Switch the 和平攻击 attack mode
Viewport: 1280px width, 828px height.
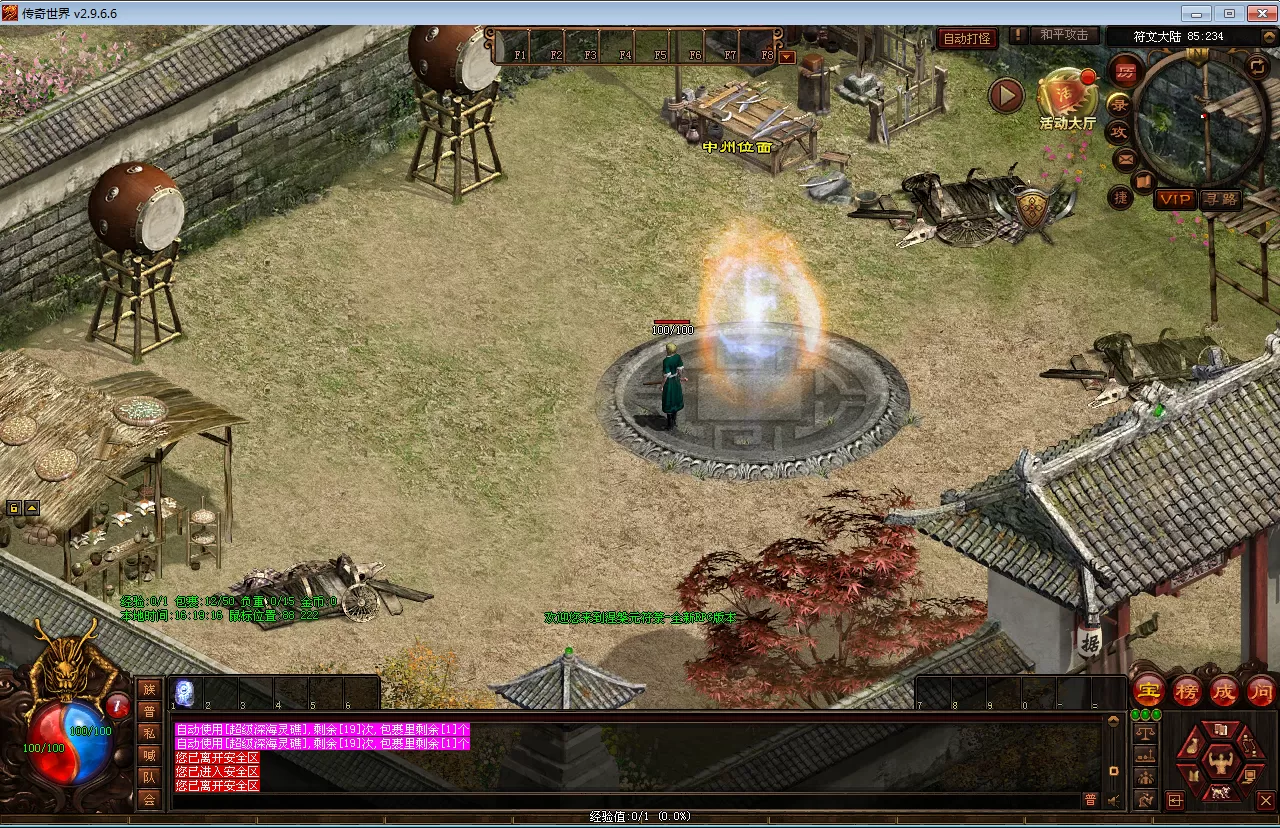[1063, 35]
